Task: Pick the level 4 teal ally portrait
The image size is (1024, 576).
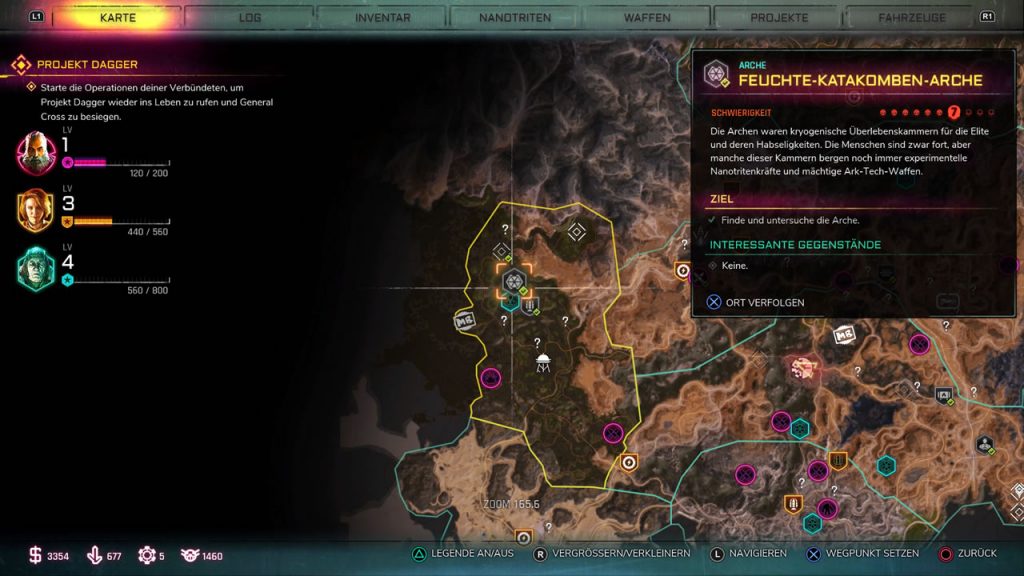Action: (36, 268)
